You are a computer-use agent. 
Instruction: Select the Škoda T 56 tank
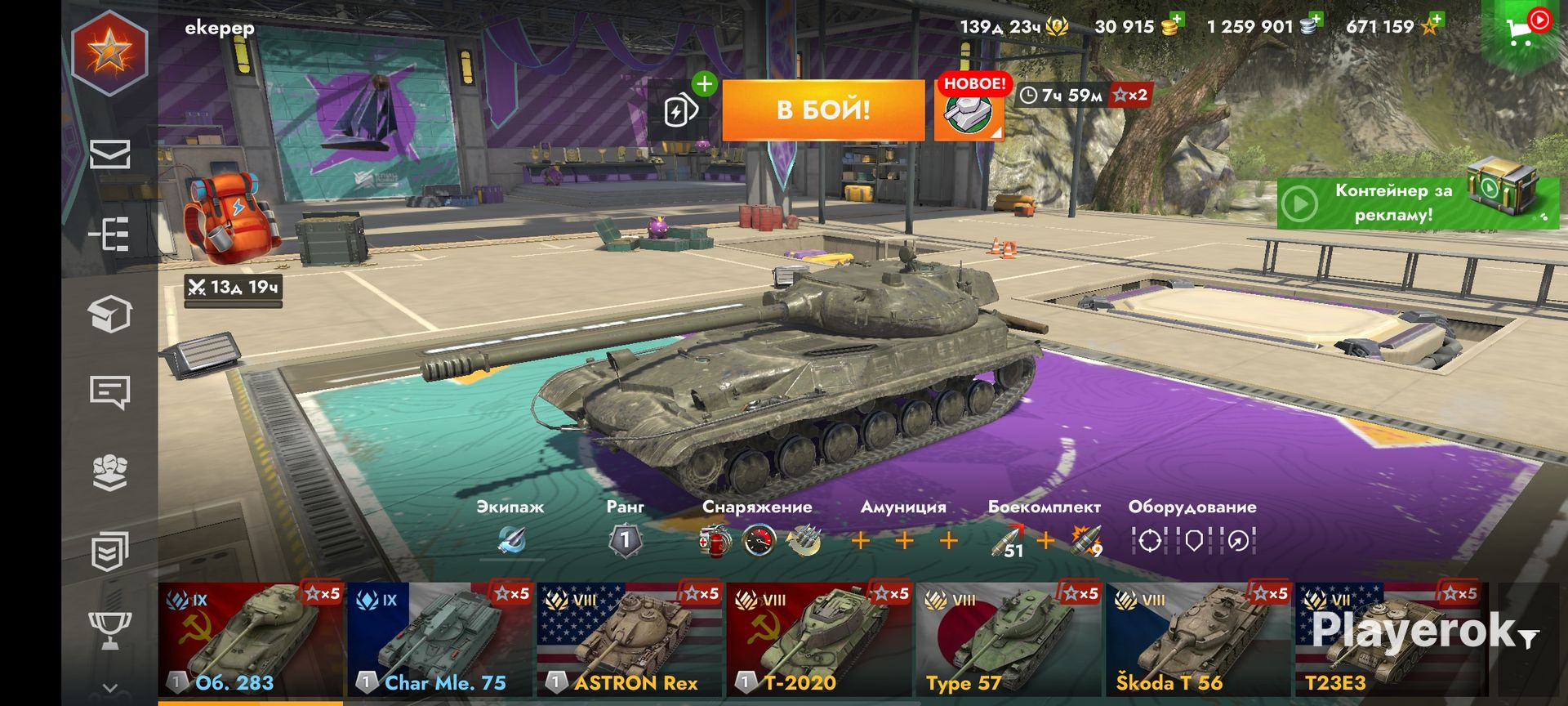click(1198, 639)
